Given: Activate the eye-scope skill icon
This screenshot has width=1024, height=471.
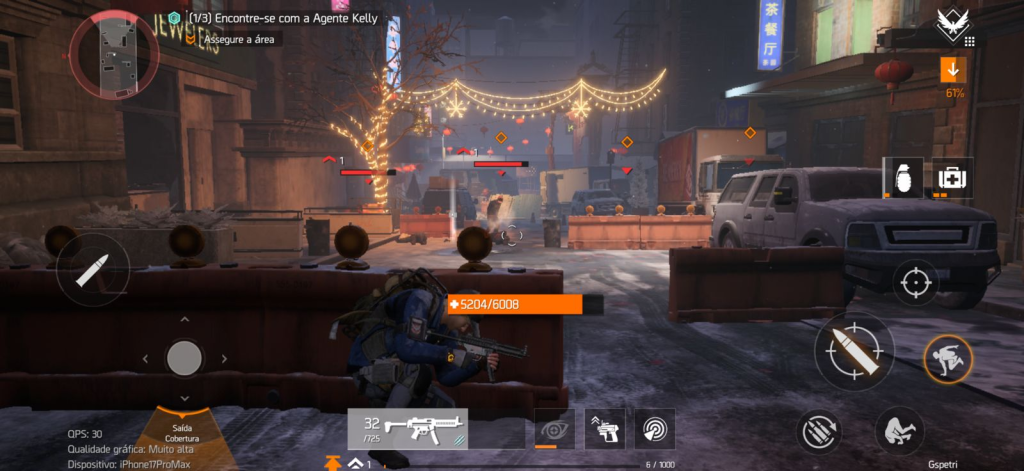Looking at the screenshot, I should [x=554, y=428].
